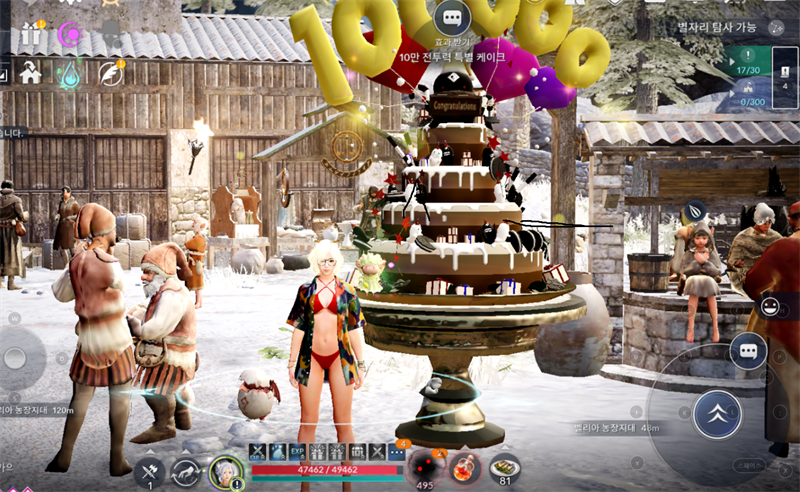Open the card panel showing number 4
This screenshot has width=800, height=492.
tap(785, 75)
